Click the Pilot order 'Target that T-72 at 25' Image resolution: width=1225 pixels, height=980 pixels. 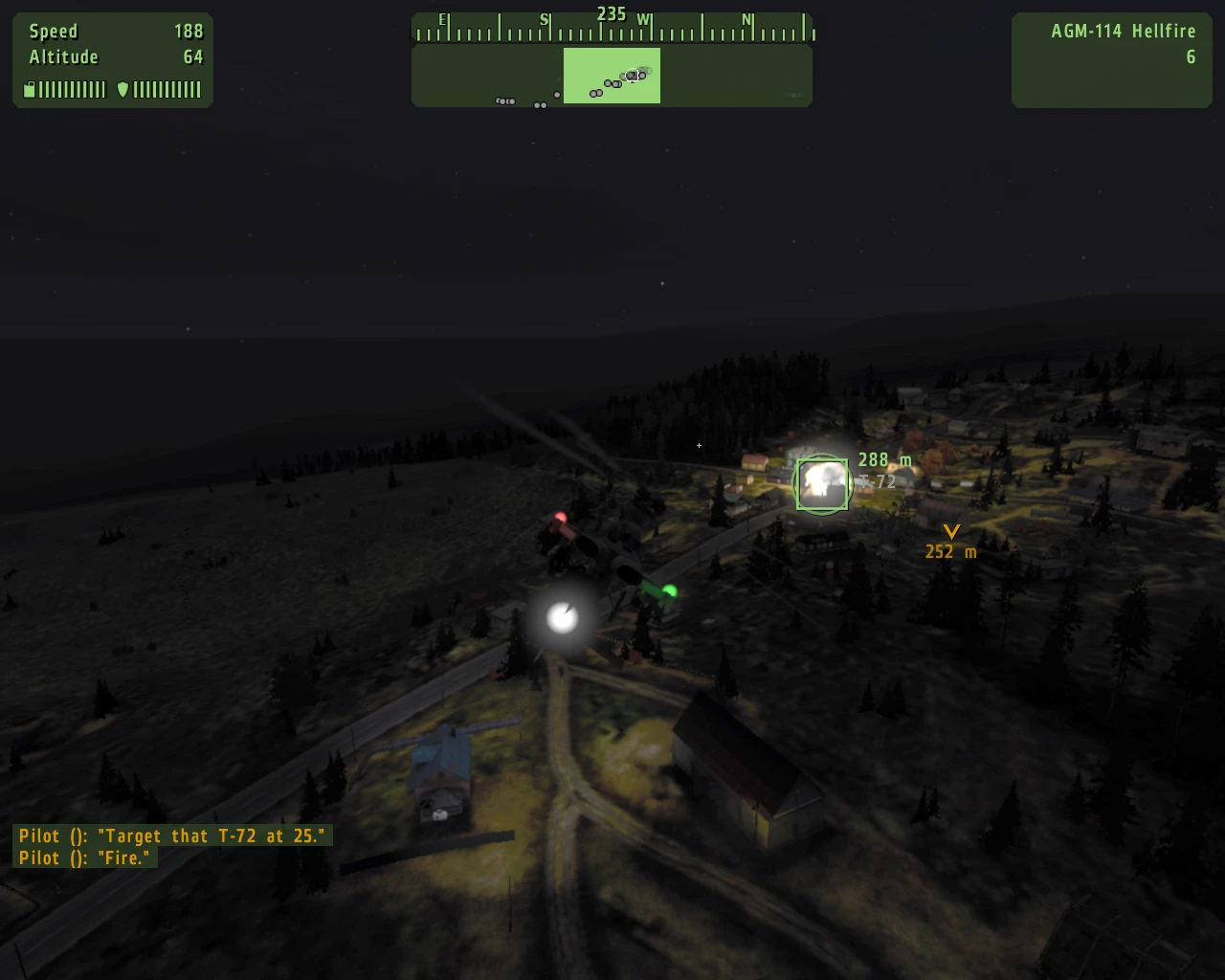pyautogui.click(x=172, y=835)
